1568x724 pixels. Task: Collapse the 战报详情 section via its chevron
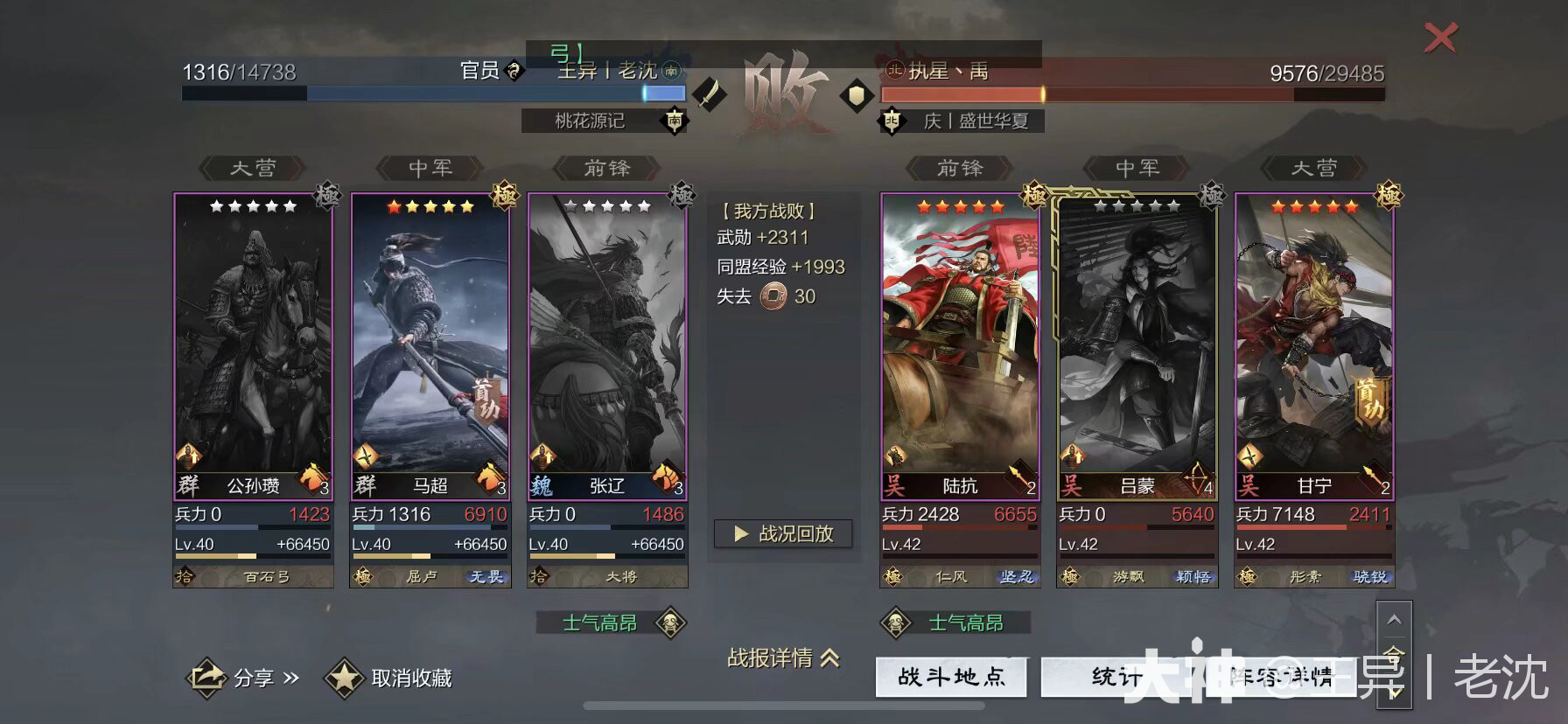click(829, 658)
